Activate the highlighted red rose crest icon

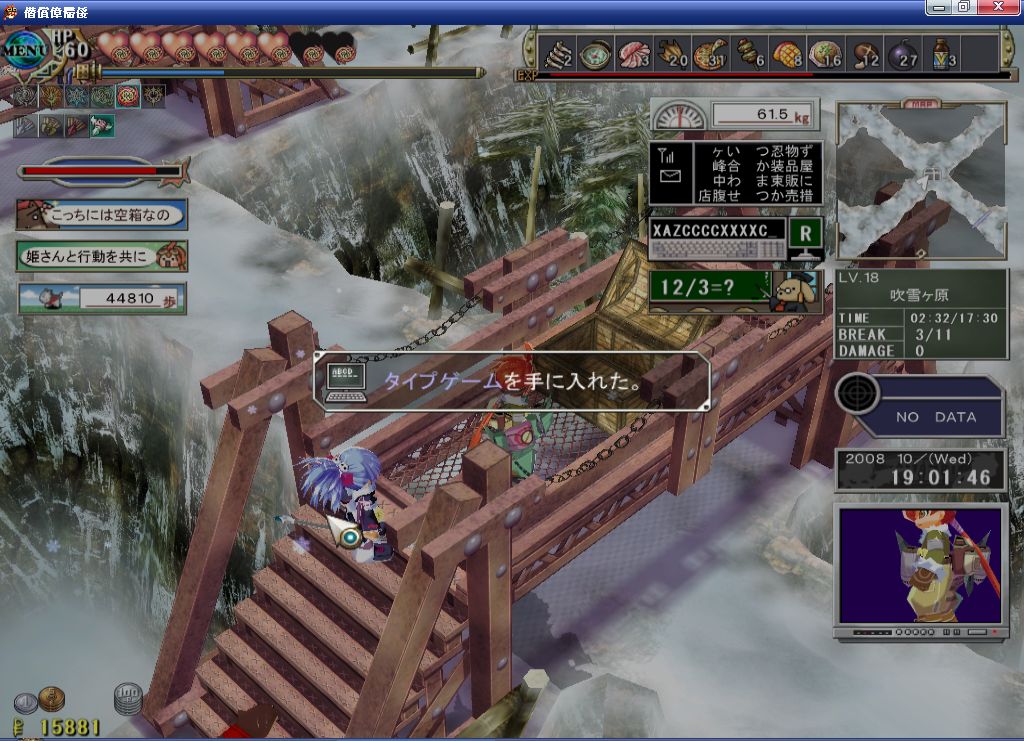[x=128, y=96]
